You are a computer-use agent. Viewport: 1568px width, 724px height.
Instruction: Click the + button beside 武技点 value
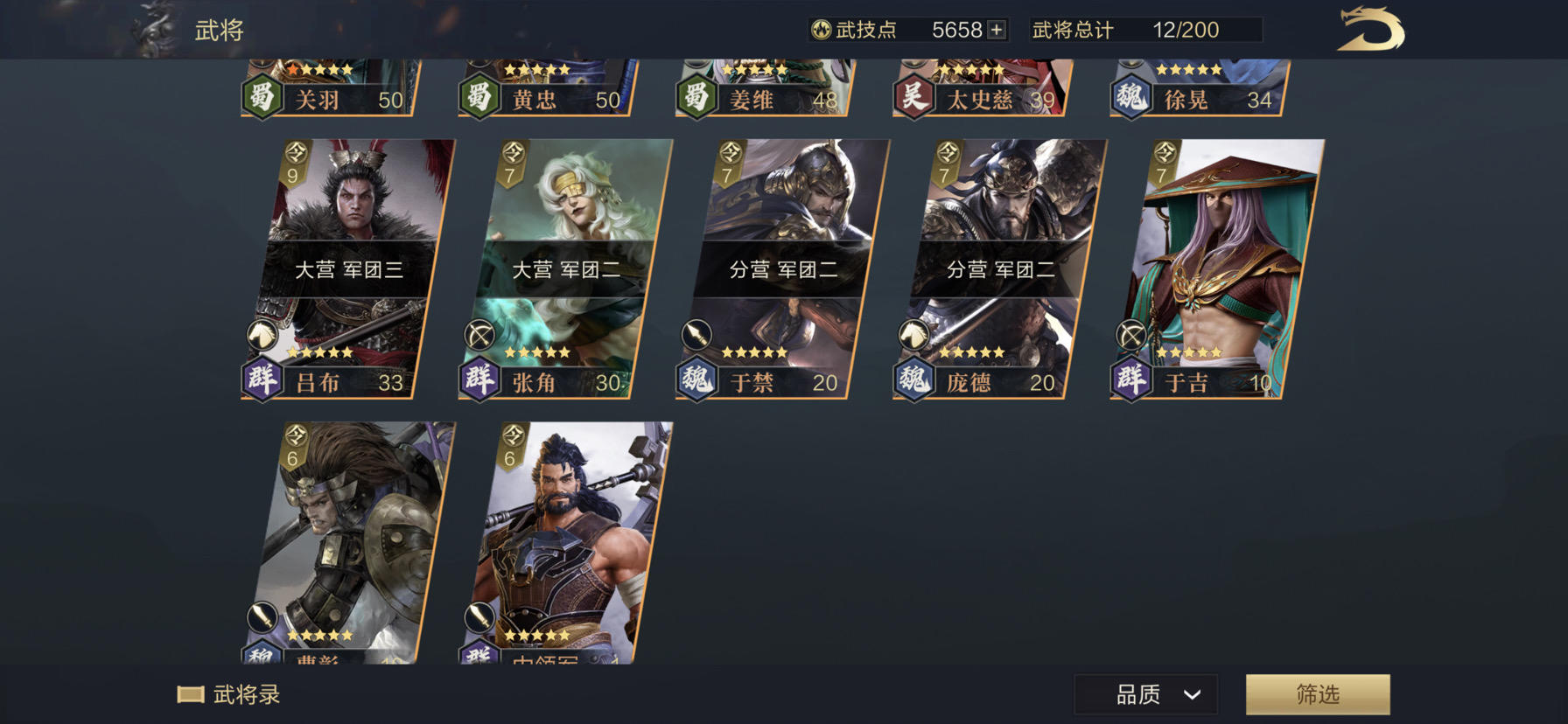click(997, 29)
